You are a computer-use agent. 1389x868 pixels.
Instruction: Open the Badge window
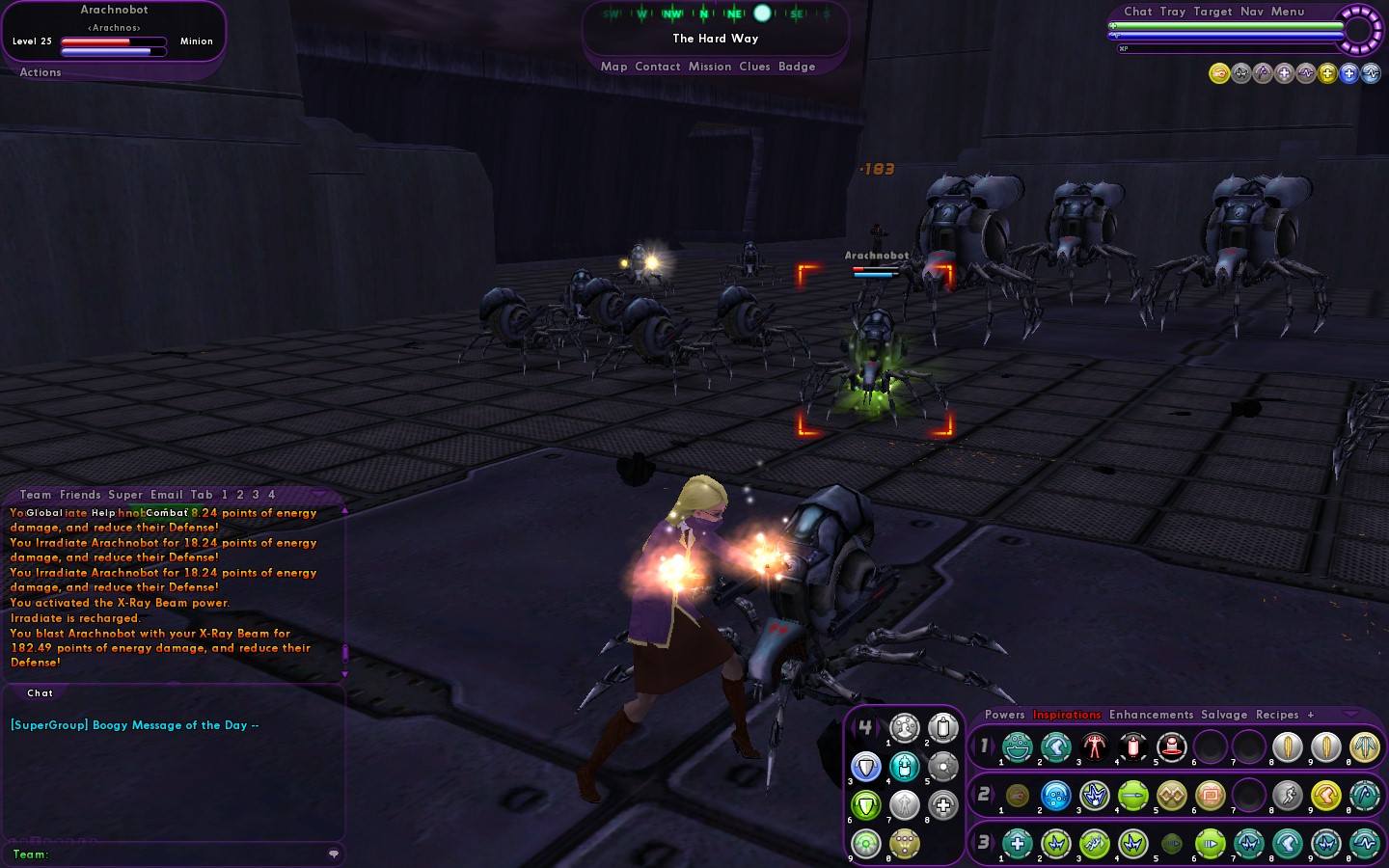point(797,67)
